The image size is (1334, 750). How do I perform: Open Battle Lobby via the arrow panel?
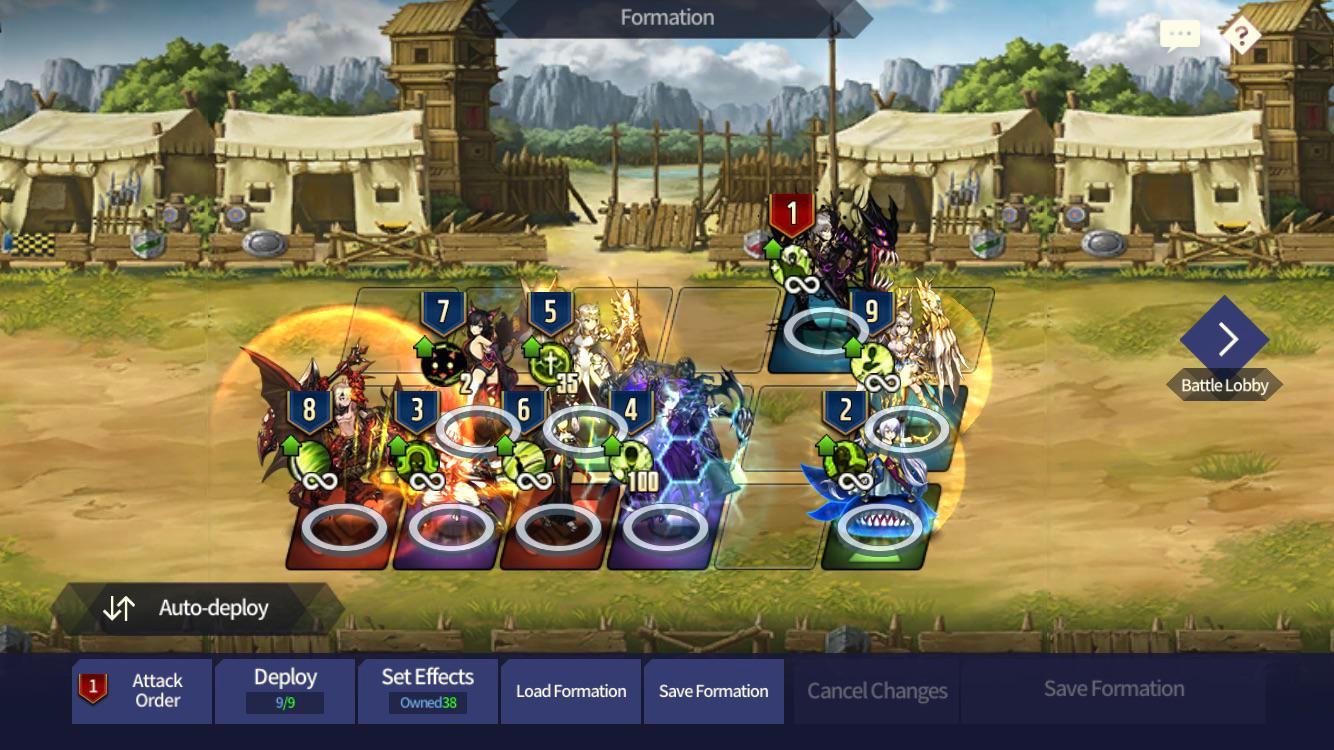coord(1225,340)
